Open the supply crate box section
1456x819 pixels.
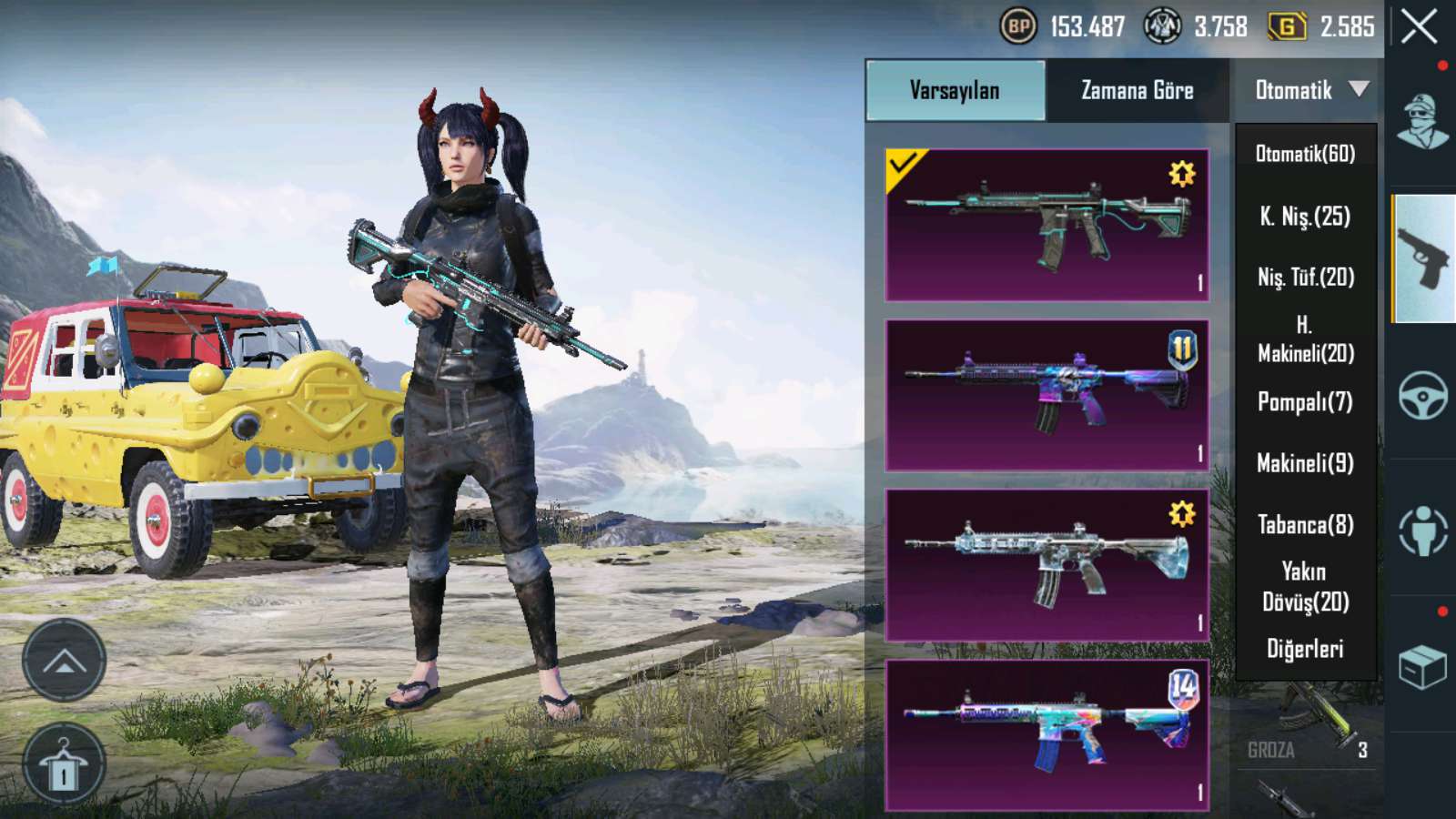tap(1422, 667)
